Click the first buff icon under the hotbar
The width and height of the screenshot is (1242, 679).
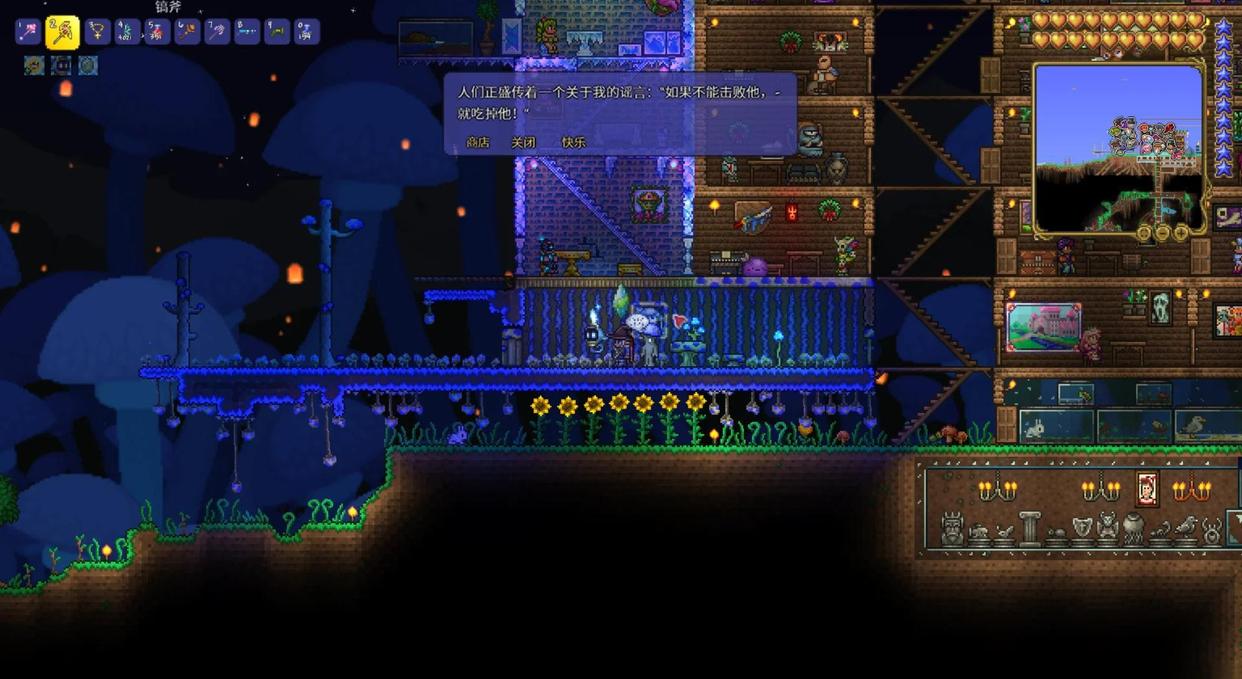coord(34,66)
